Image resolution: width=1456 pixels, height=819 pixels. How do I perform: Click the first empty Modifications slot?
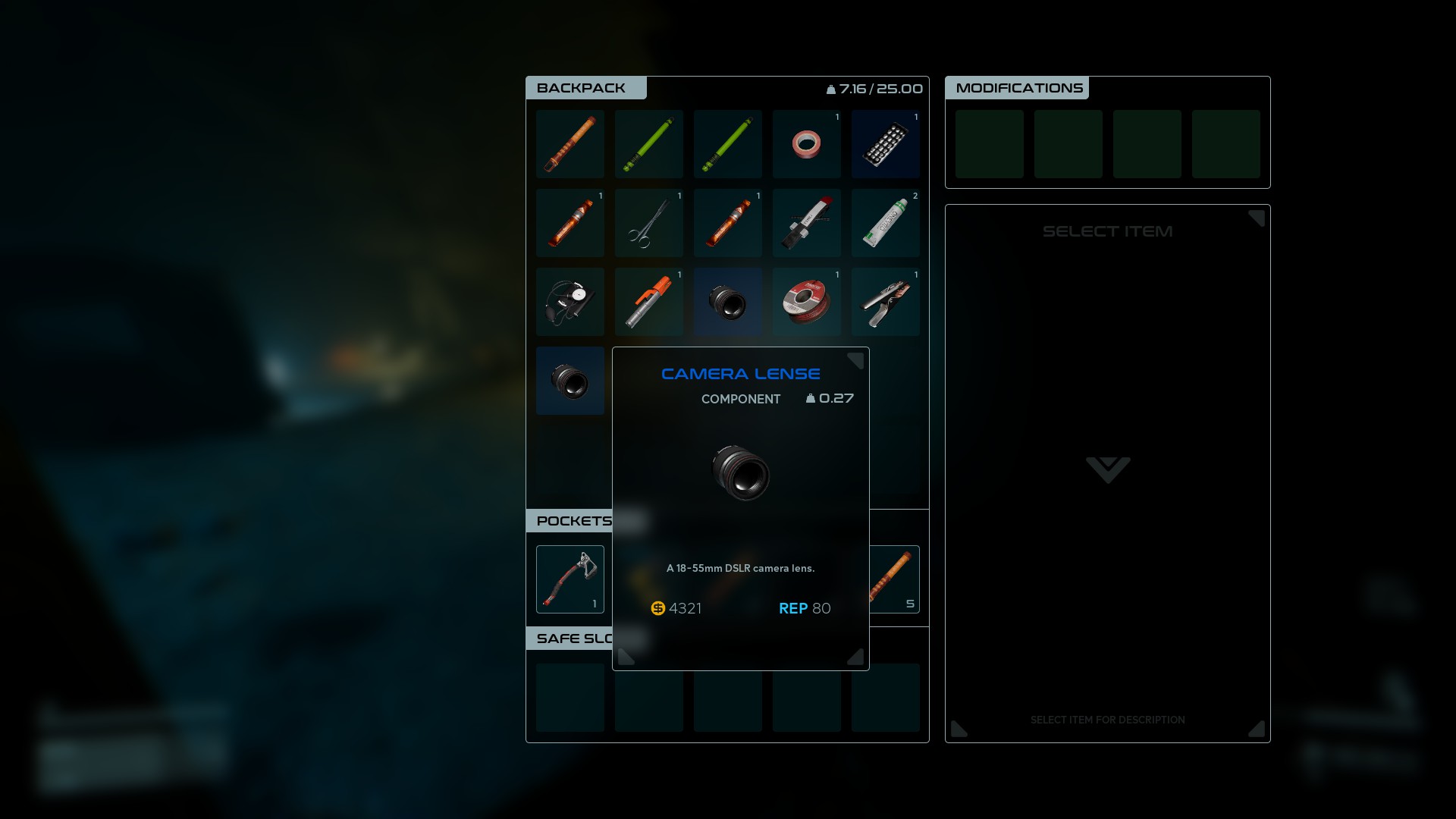point(990,144)
